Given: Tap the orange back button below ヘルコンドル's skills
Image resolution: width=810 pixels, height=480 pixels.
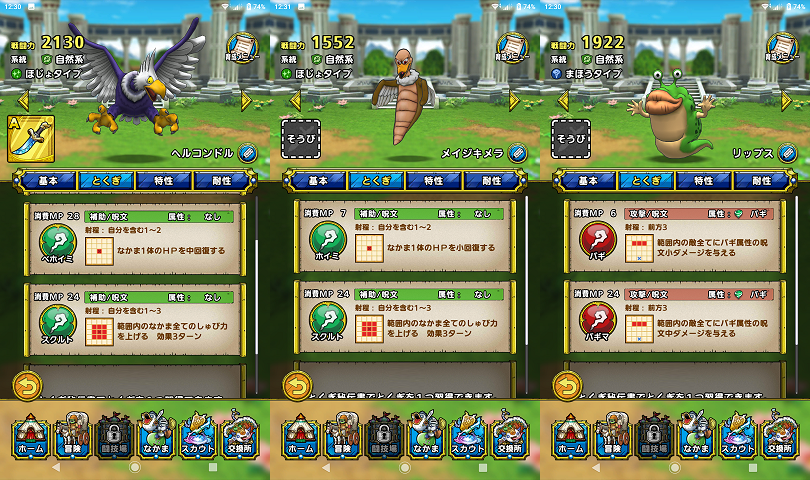Looking at the screenshot, I should point(27,385).
